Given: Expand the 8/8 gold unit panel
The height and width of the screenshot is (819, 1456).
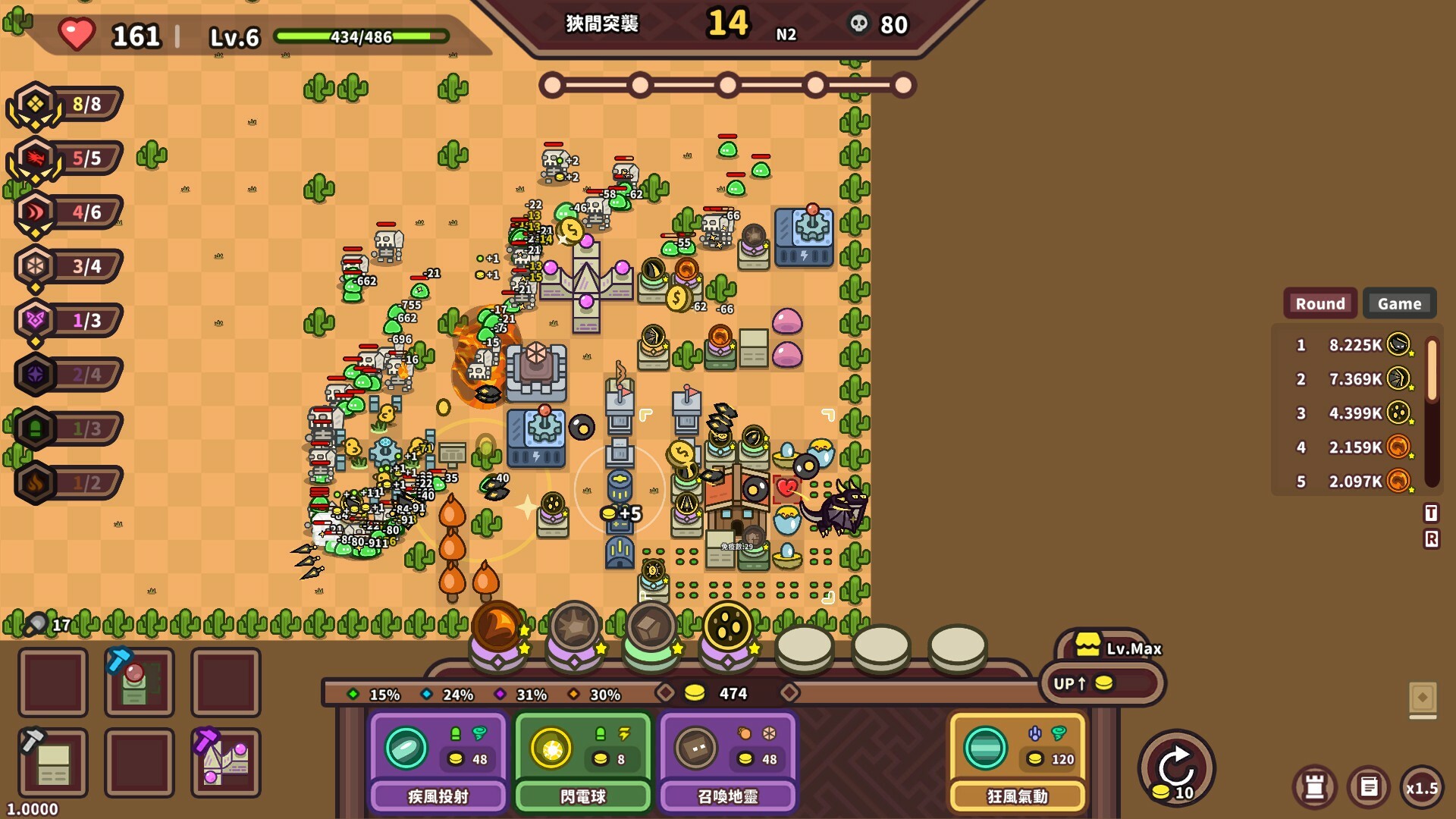Looking at the screenshot, I should (64, 104).
